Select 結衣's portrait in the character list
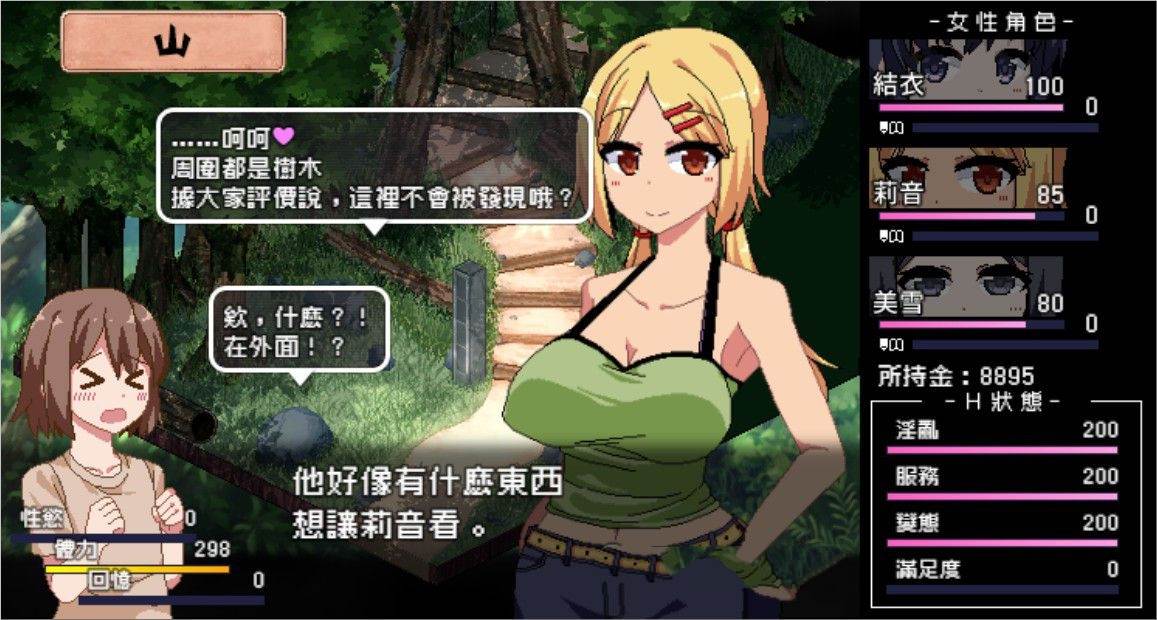Screen dimensions: 1157x620 tap(966, 70)
